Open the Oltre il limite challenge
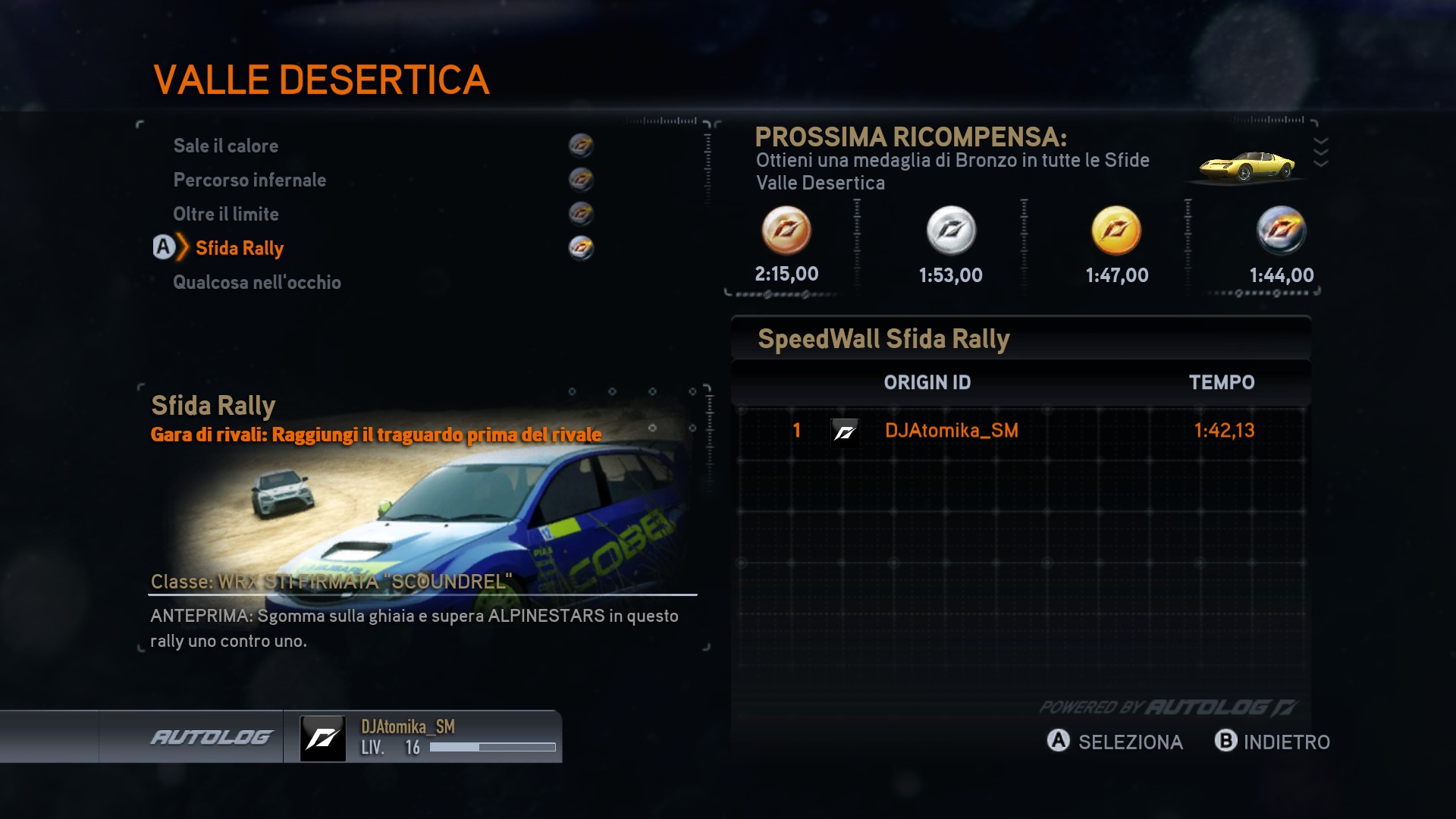The image size is (1456, 819). (x=226, y=214)
